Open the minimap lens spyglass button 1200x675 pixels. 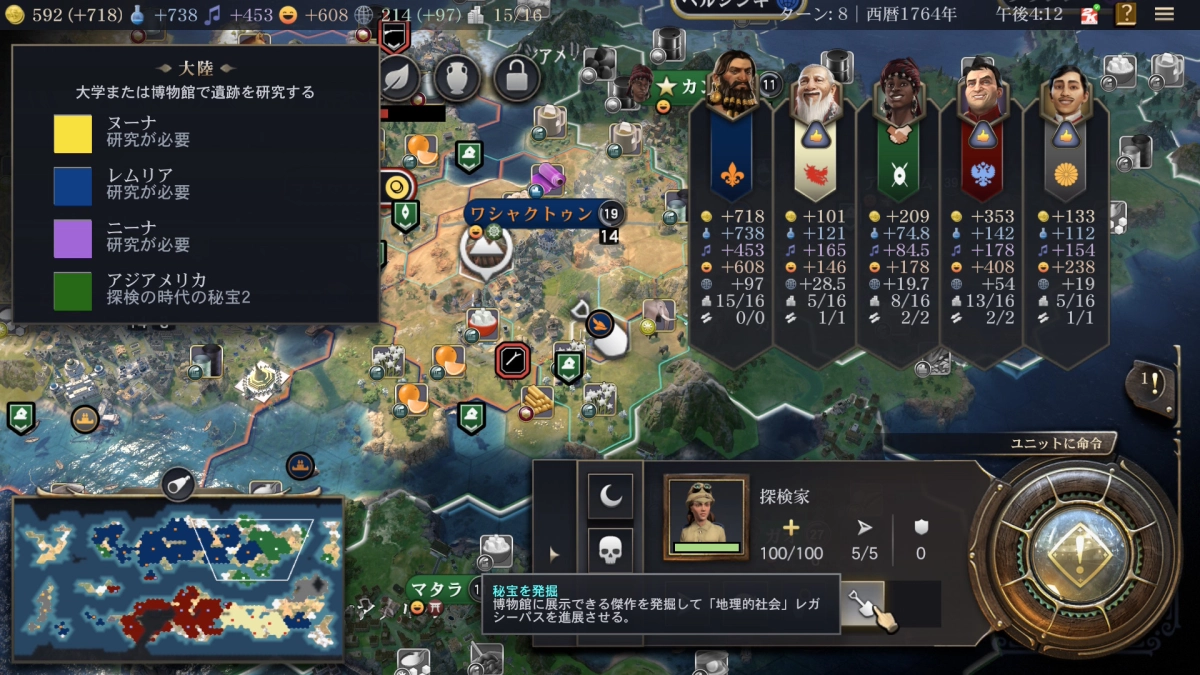(x=177, y=484)
